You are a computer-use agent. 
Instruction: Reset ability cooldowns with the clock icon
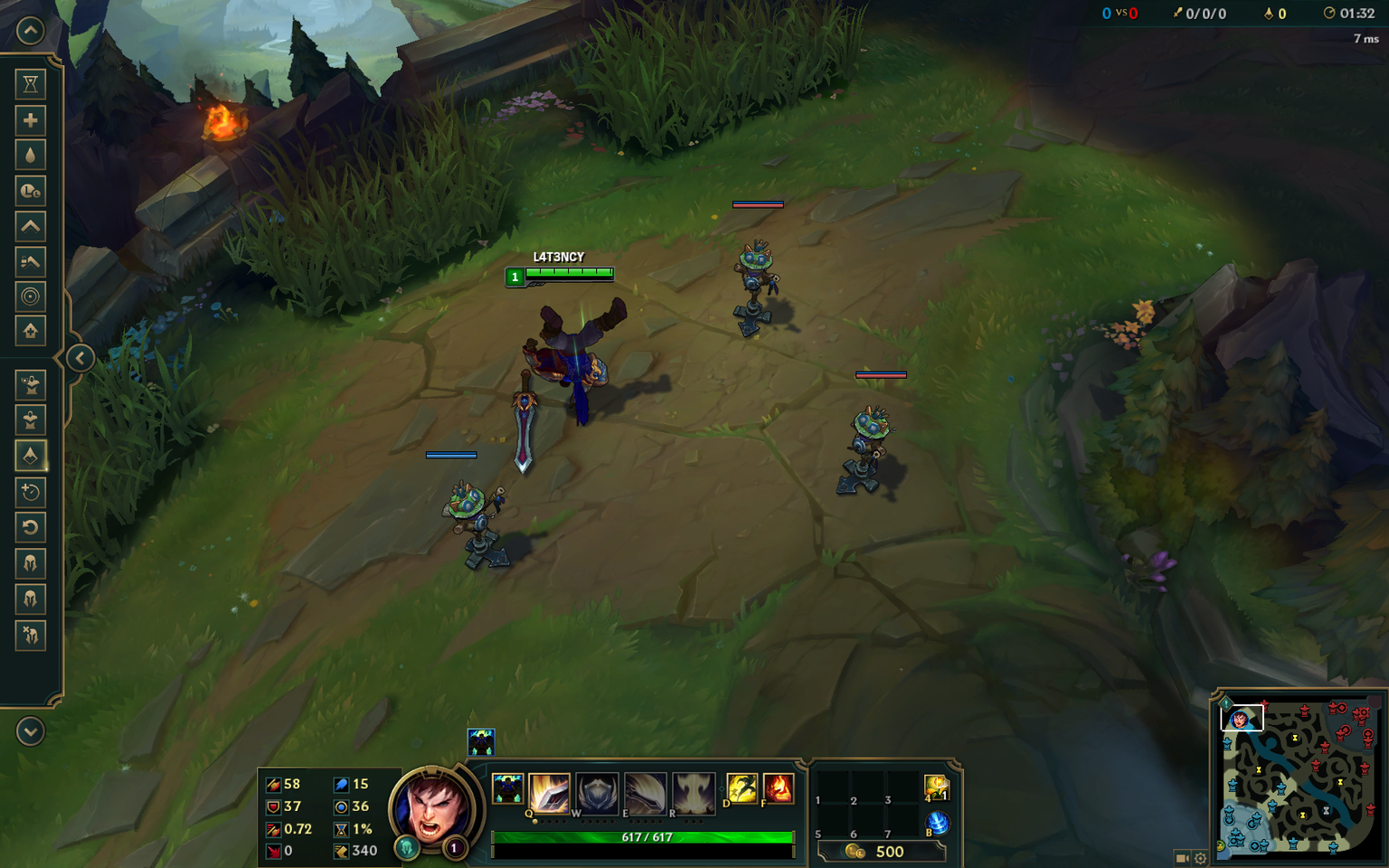[x=30, y=191]
